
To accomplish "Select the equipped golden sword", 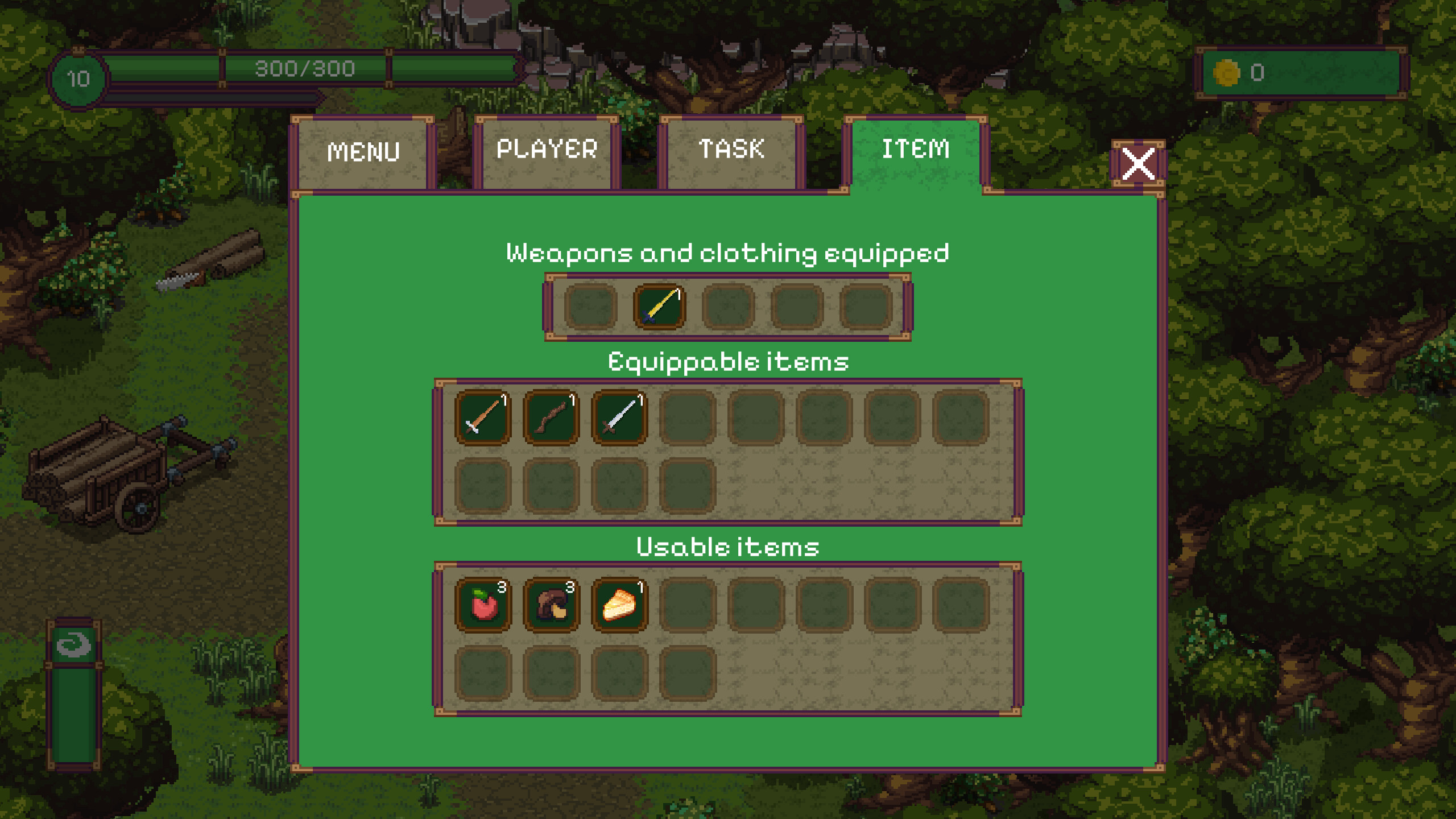I will (x=660, y=307).
